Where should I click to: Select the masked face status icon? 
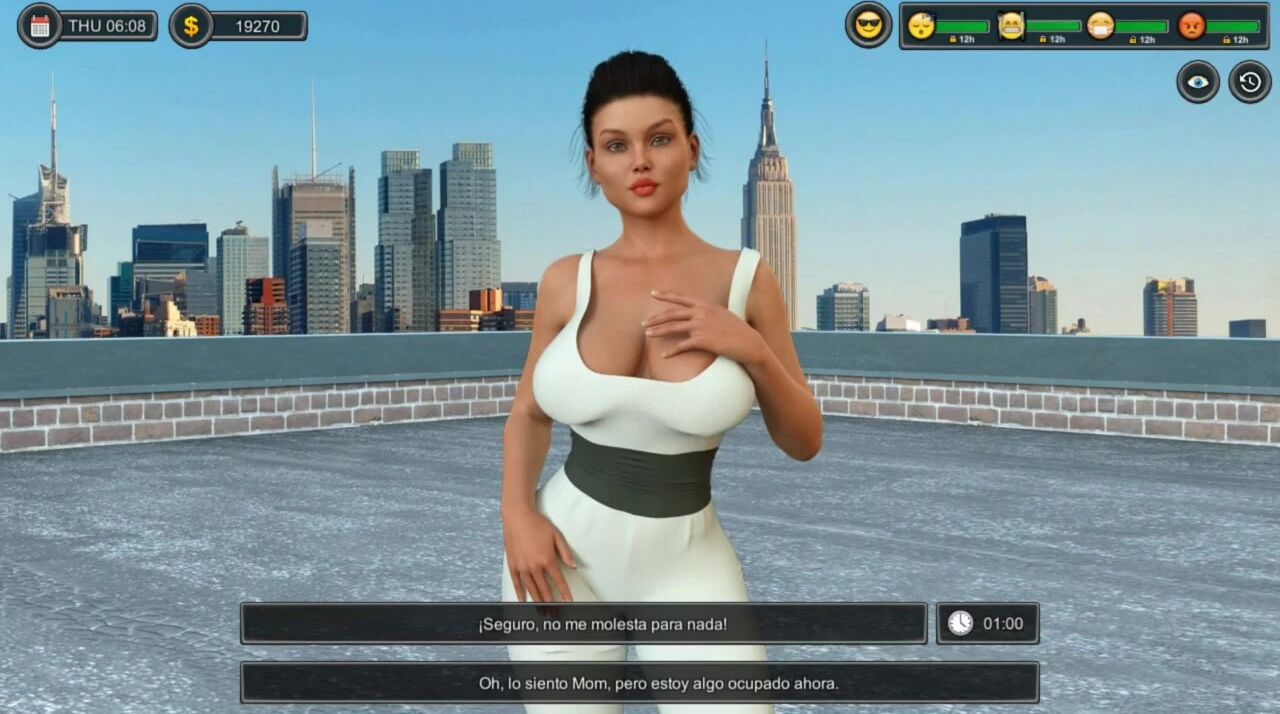(1100, 25)
